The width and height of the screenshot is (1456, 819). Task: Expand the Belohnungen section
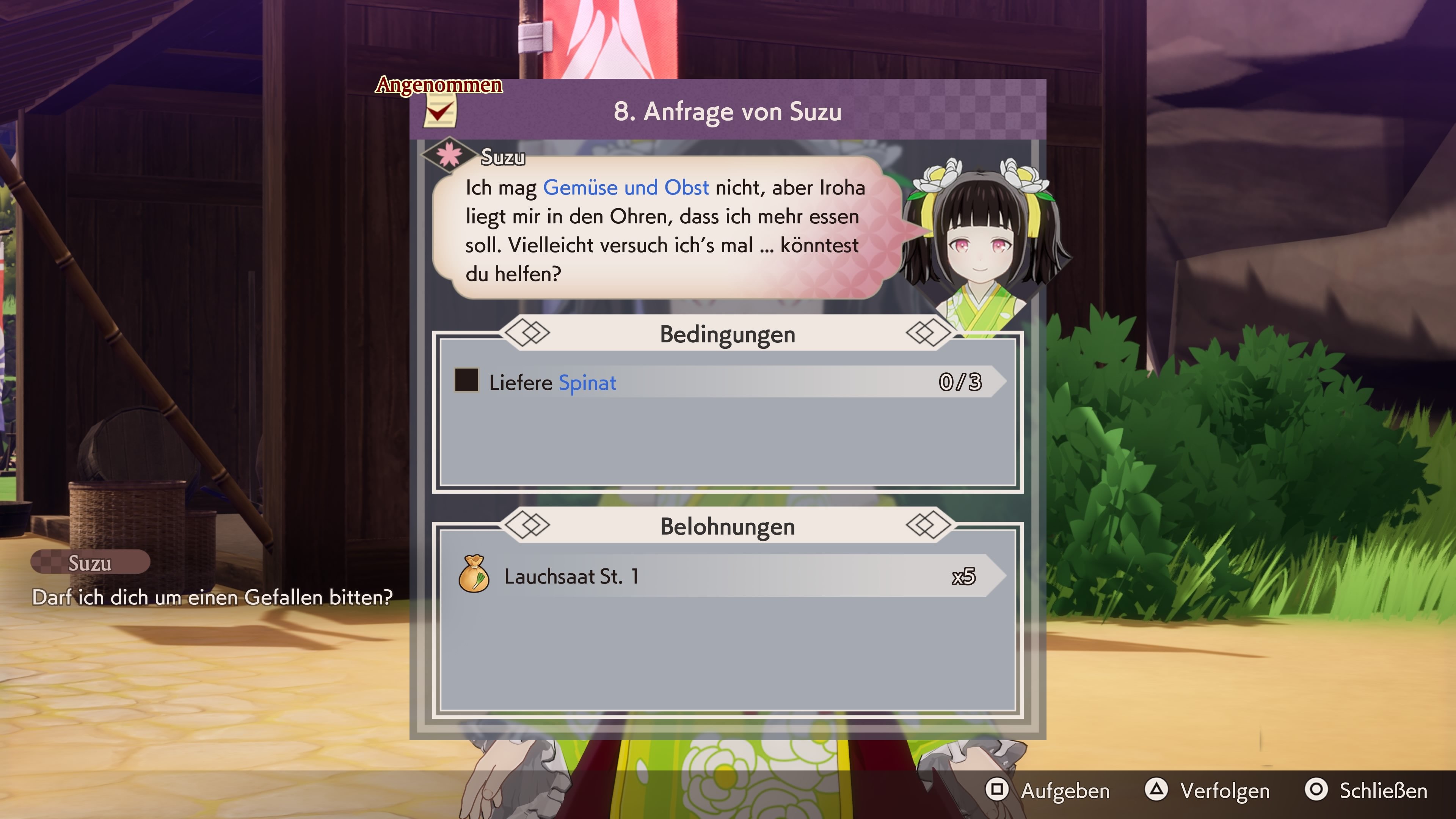[x=728, y=527]
